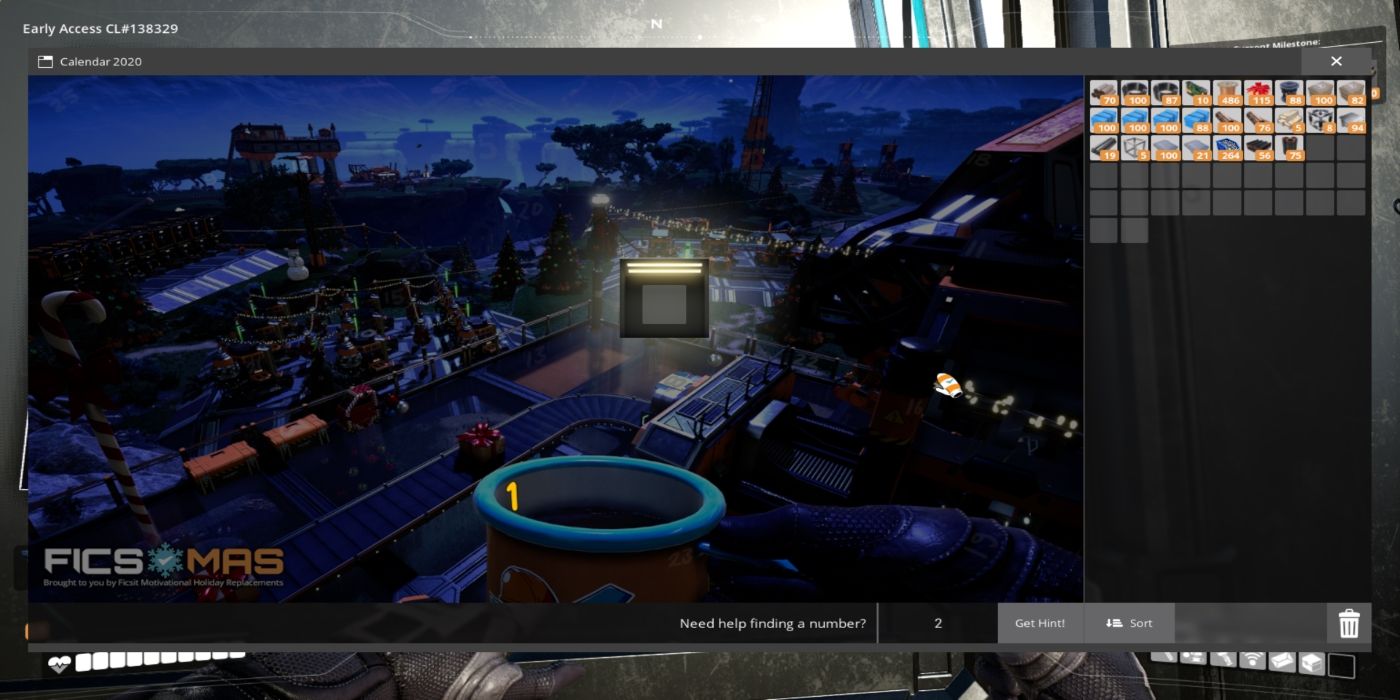
Task: Select the black item stack of 56
Action: [x=1258, y=148]
